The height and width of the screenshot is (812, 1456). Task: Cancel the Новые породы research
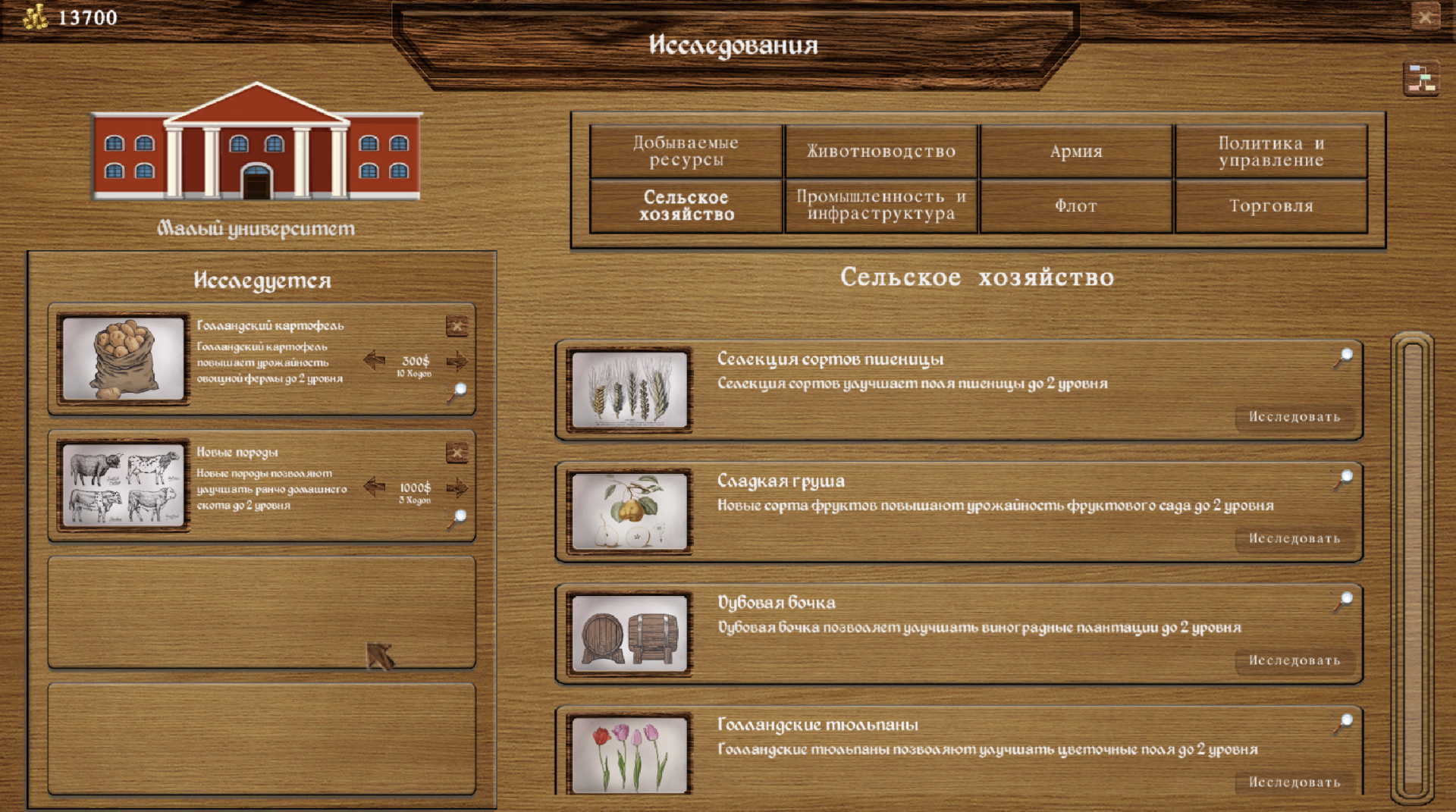click(456, 452)
